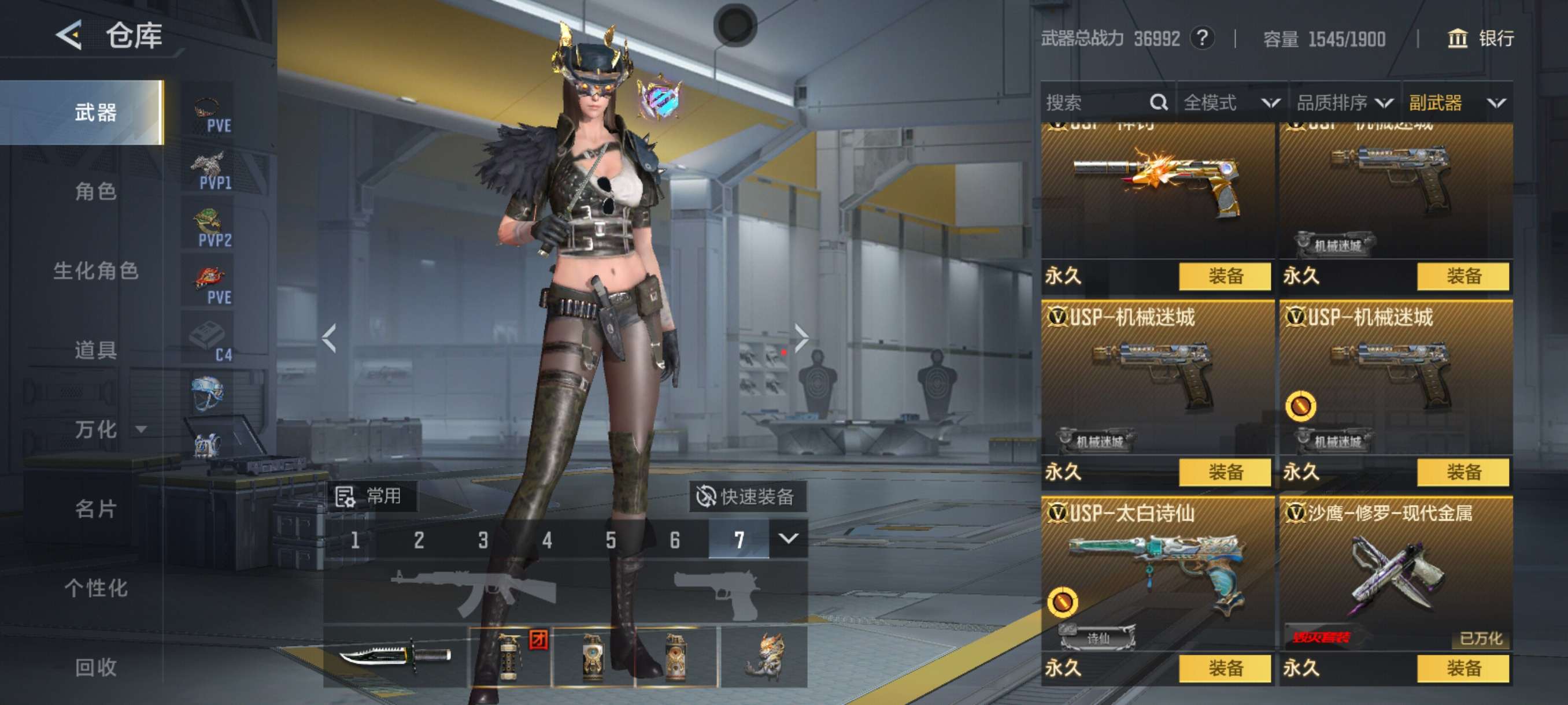Open the 全模式 mode filter dropdown
The image size is (1568, 705).
(1231, 103)
